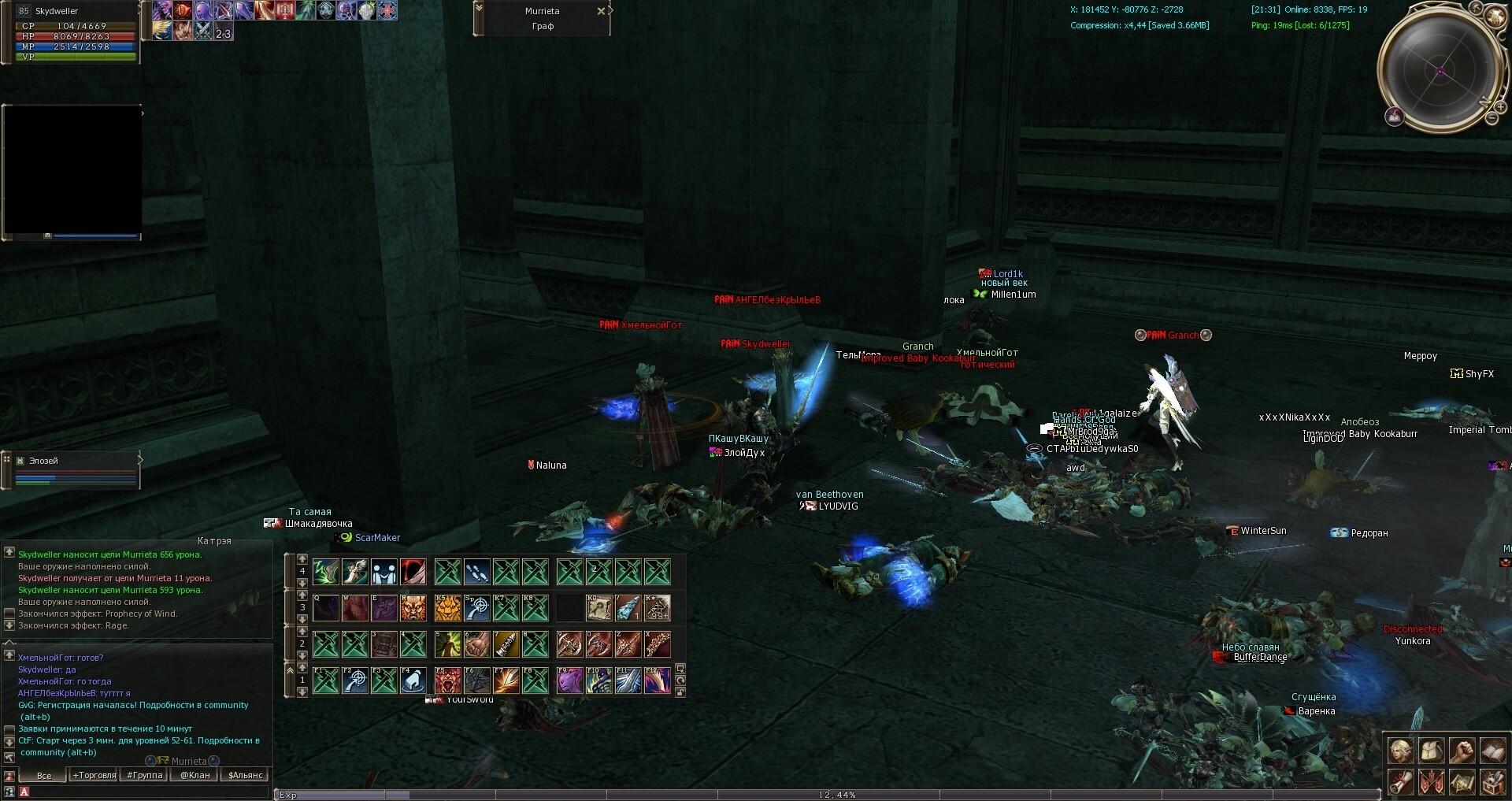Image resolution: width=1512 pixels, height=801 pixels.
Task: Open the character status elf portrait icon
Action: click(x=1399, y=751)
